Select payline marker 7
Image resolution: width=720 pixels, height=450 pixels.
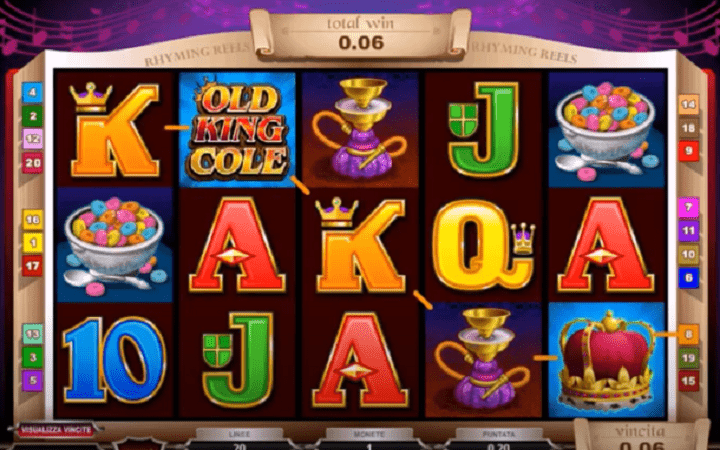click(x=688, y=207)
